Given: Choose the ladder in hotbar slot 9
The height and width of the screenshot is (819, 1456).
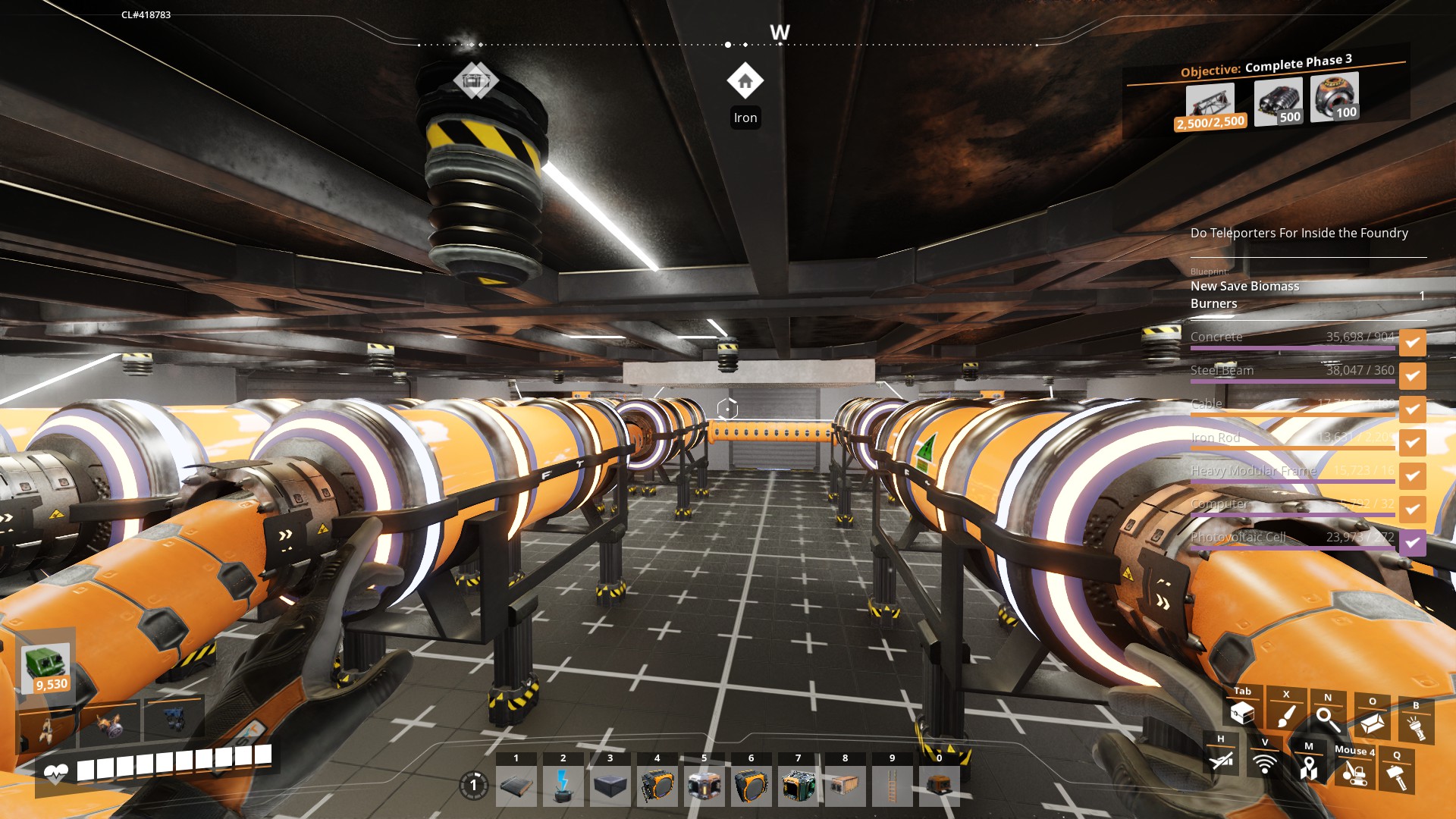Looking at the screenshot, I should coord(892,786).
